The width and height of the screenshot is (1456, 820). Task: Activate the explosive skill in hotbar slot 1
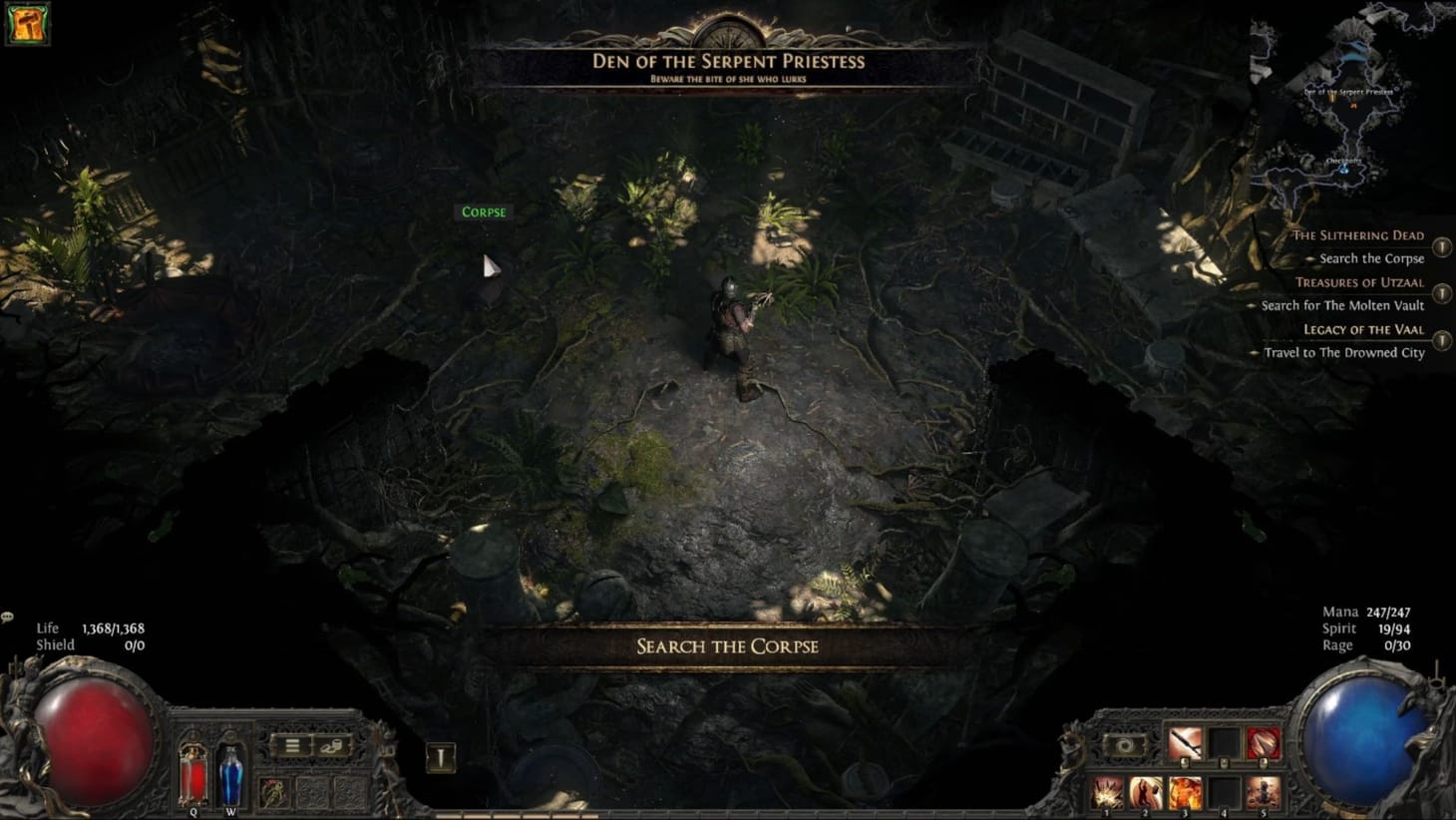click(1104, 793)
